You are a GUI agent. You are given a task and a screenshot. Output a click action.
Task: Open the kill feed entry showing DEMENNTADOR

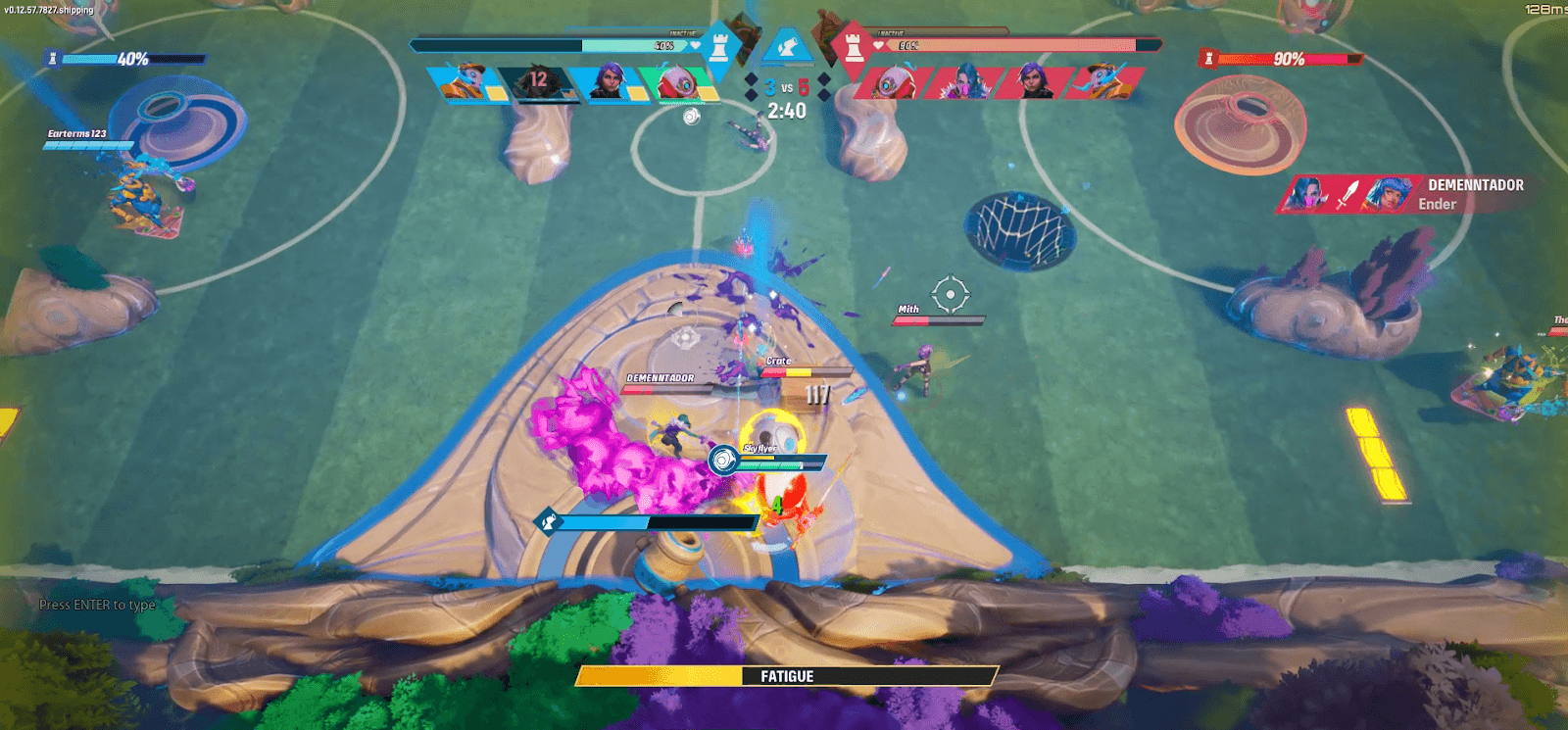click(x=1475, y=184)
